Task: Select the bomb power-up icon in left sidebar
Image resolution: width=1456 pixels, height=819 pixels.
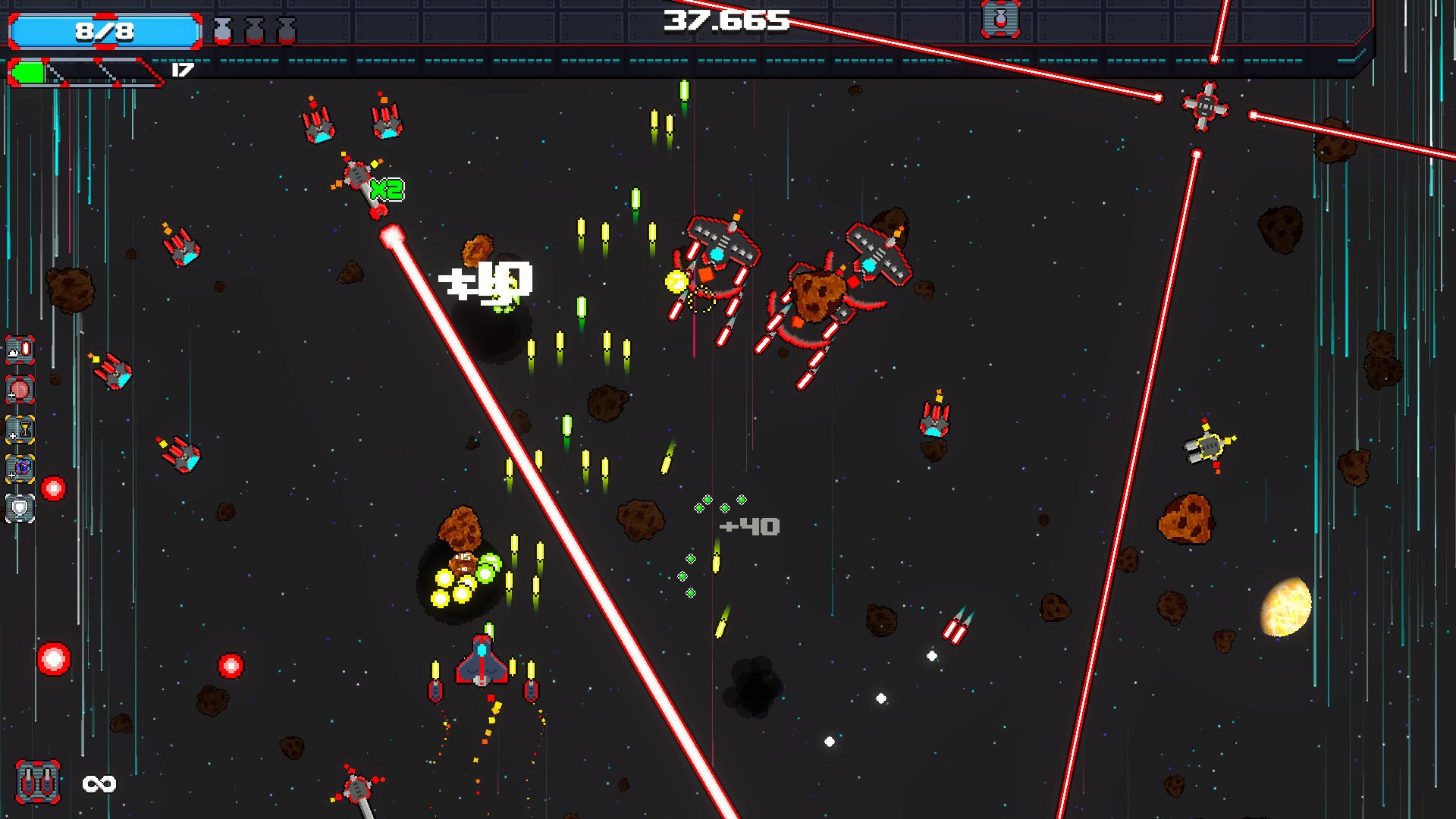Action: click(x=20, y=351)
